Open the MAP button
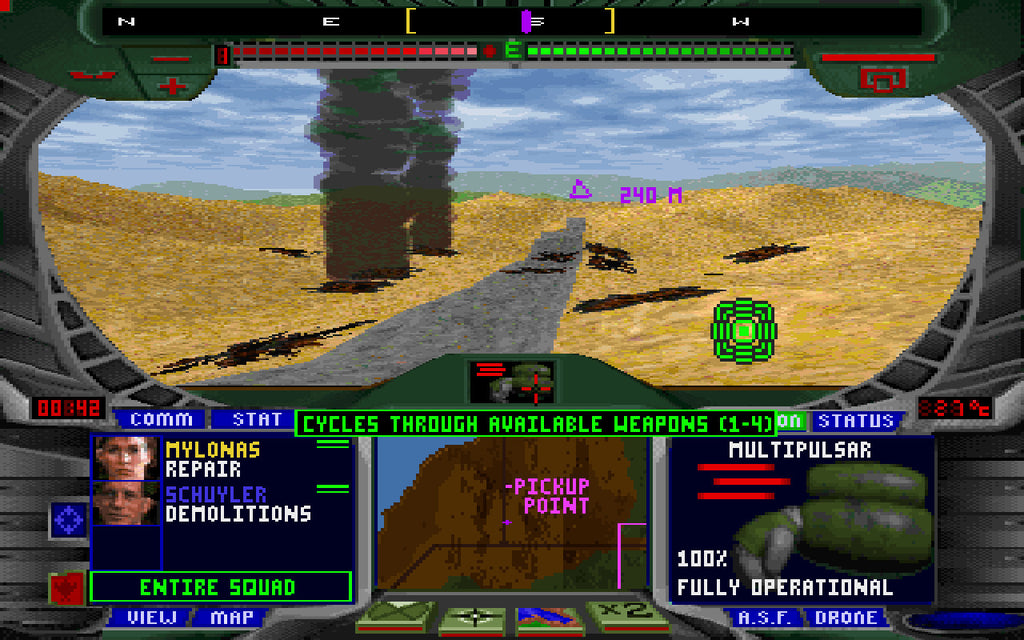Screen dimensions: 1024x640 click(x=231, y=617)
